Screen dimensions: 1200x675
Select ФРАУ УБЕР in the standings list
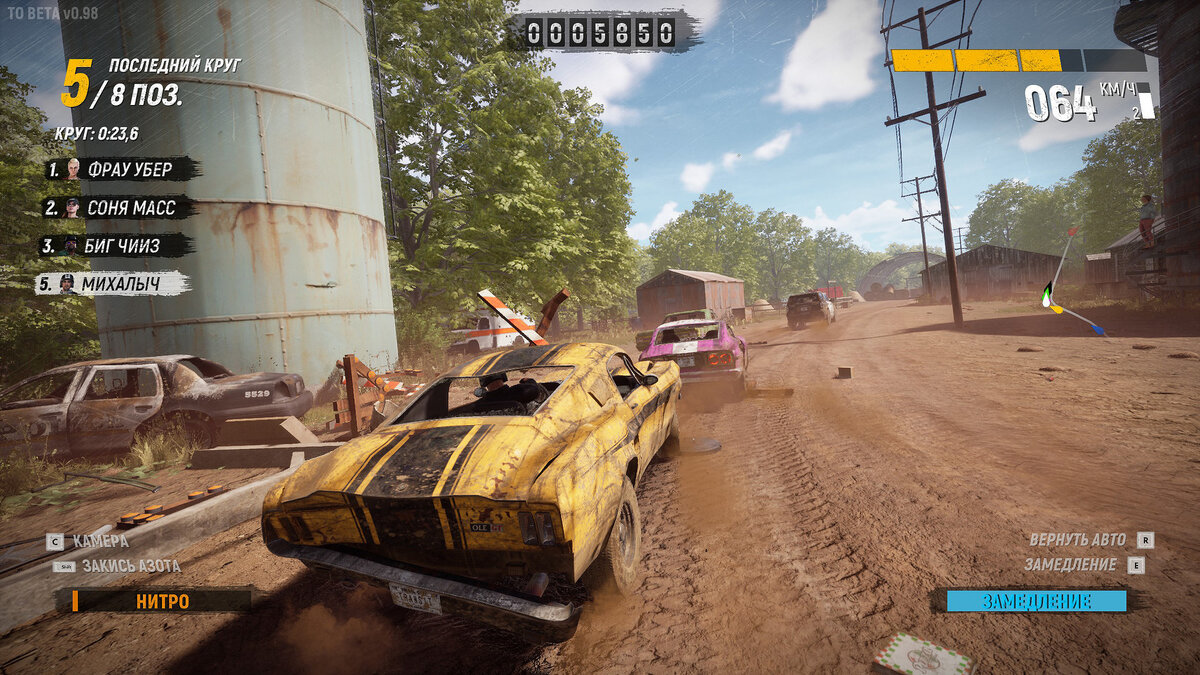pos(122,169)
